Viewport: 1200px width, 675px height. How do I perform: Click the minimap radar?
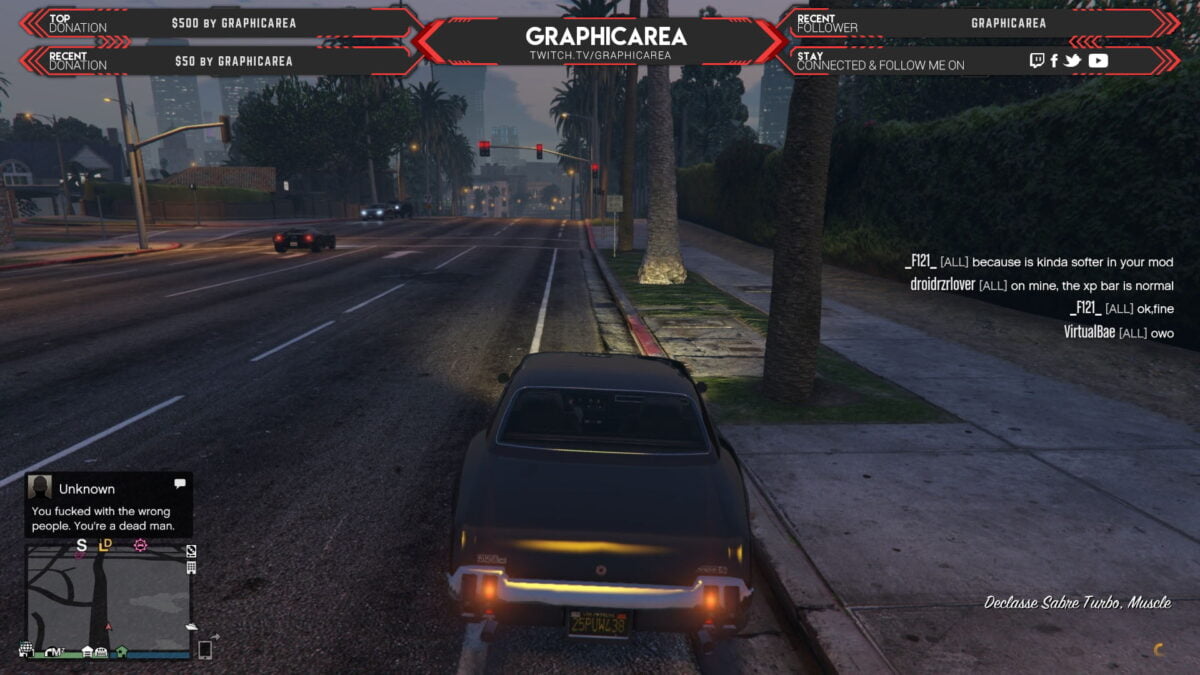(108, 600)
